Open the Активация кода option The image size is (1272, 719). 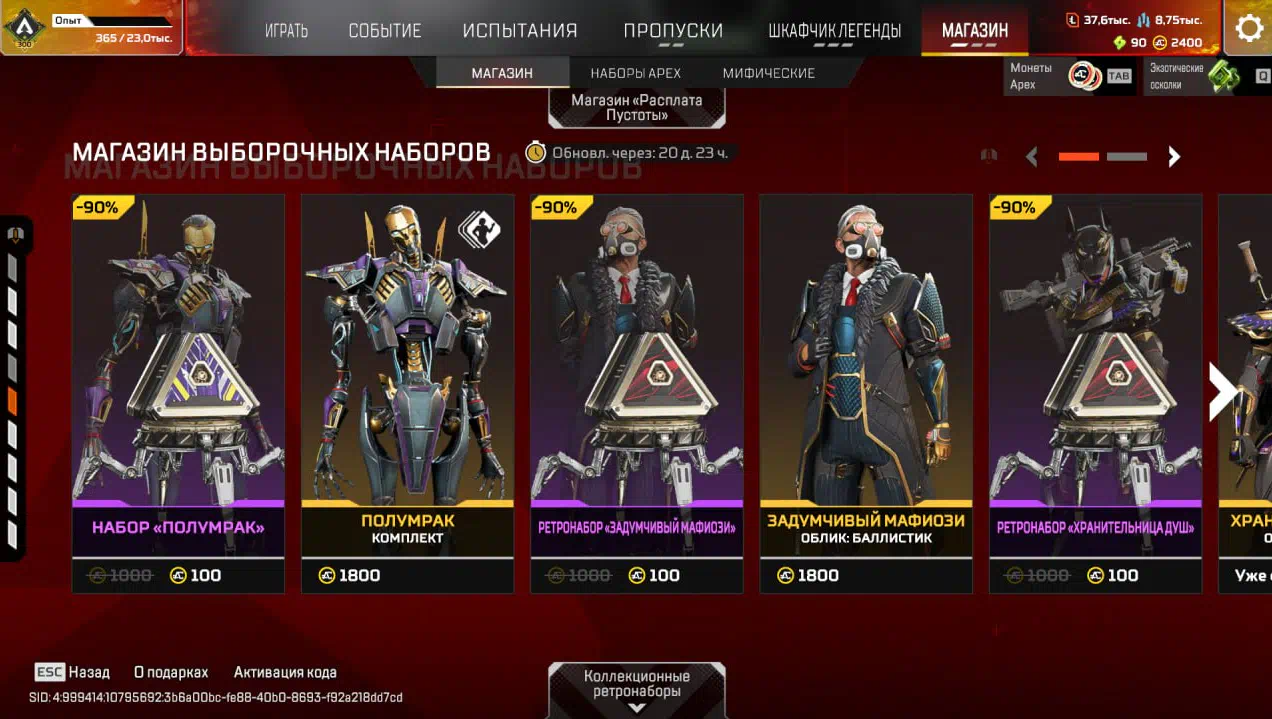(285, 672)
